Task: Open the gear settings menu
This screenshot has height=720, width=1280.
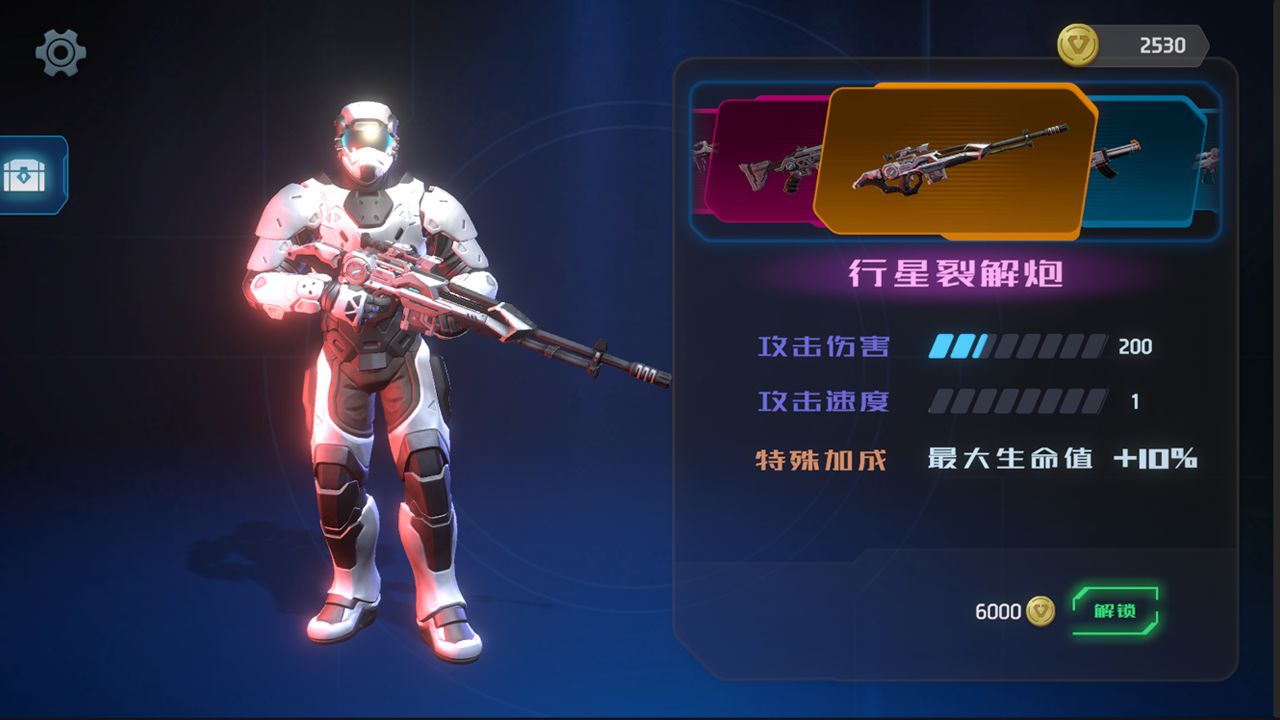Action: pyautogui.click(x=61, y=52)
